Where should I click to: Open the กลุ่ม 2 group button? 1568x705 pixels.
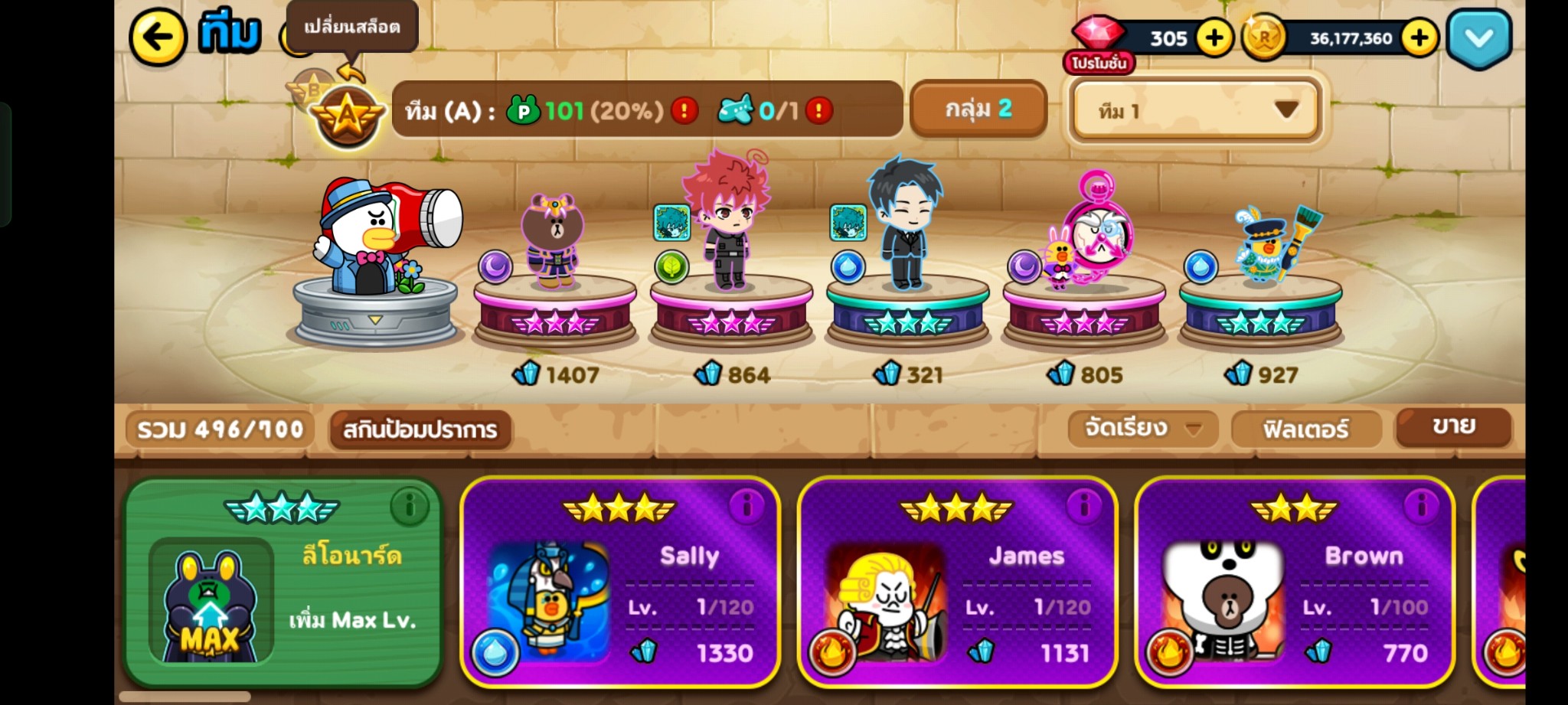[x=978, y=109]
